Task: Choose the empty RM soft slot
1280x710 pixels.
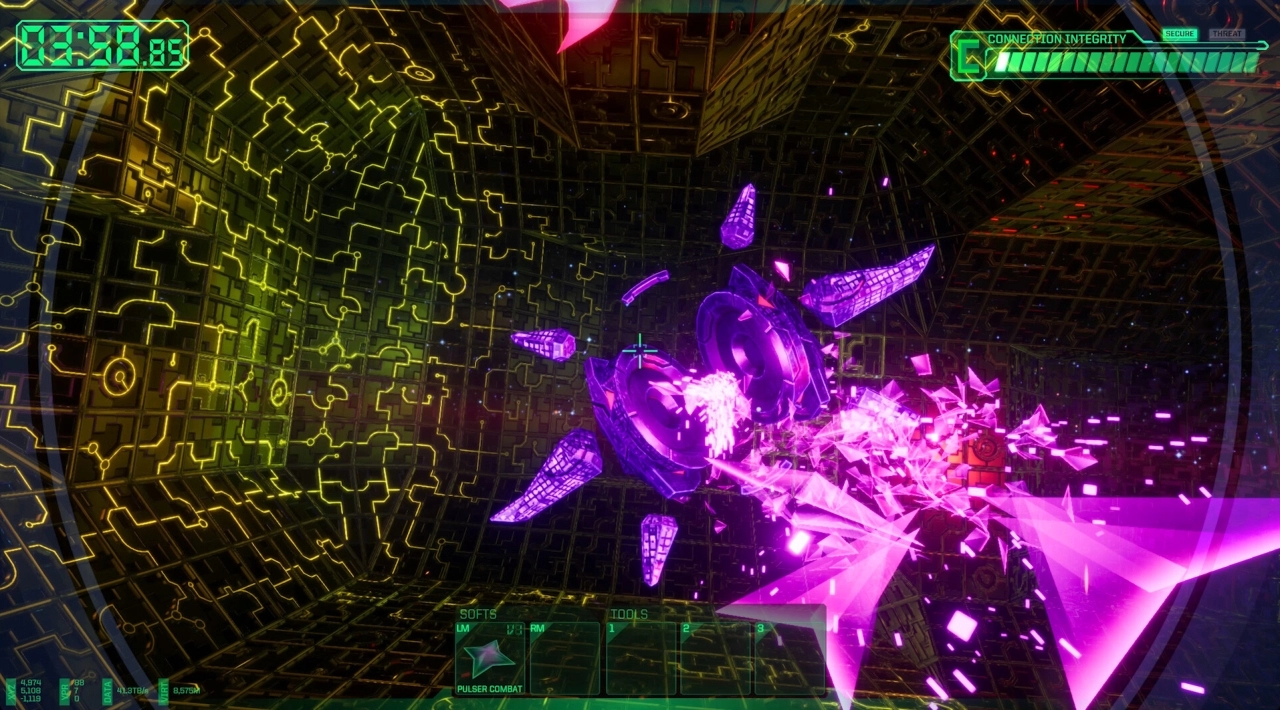Action: pyautogui.click(x=564, y=658)
